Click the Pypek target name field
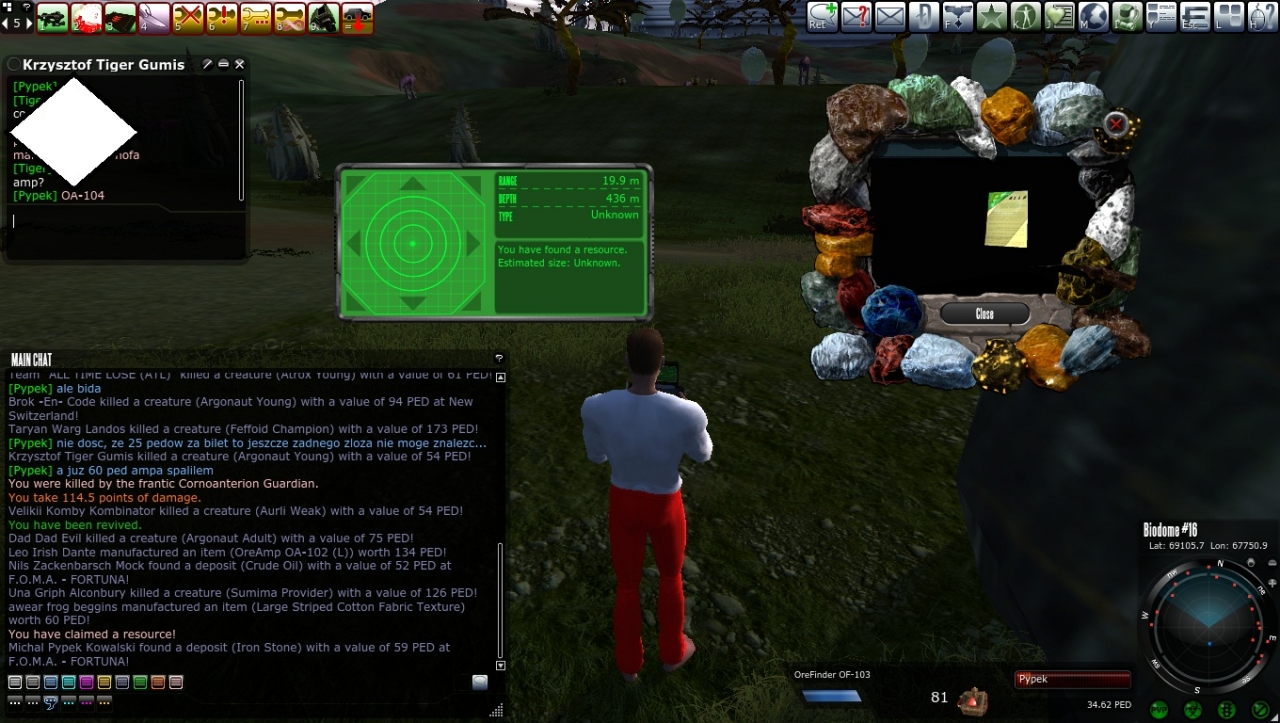 [x=1072, y=680]
